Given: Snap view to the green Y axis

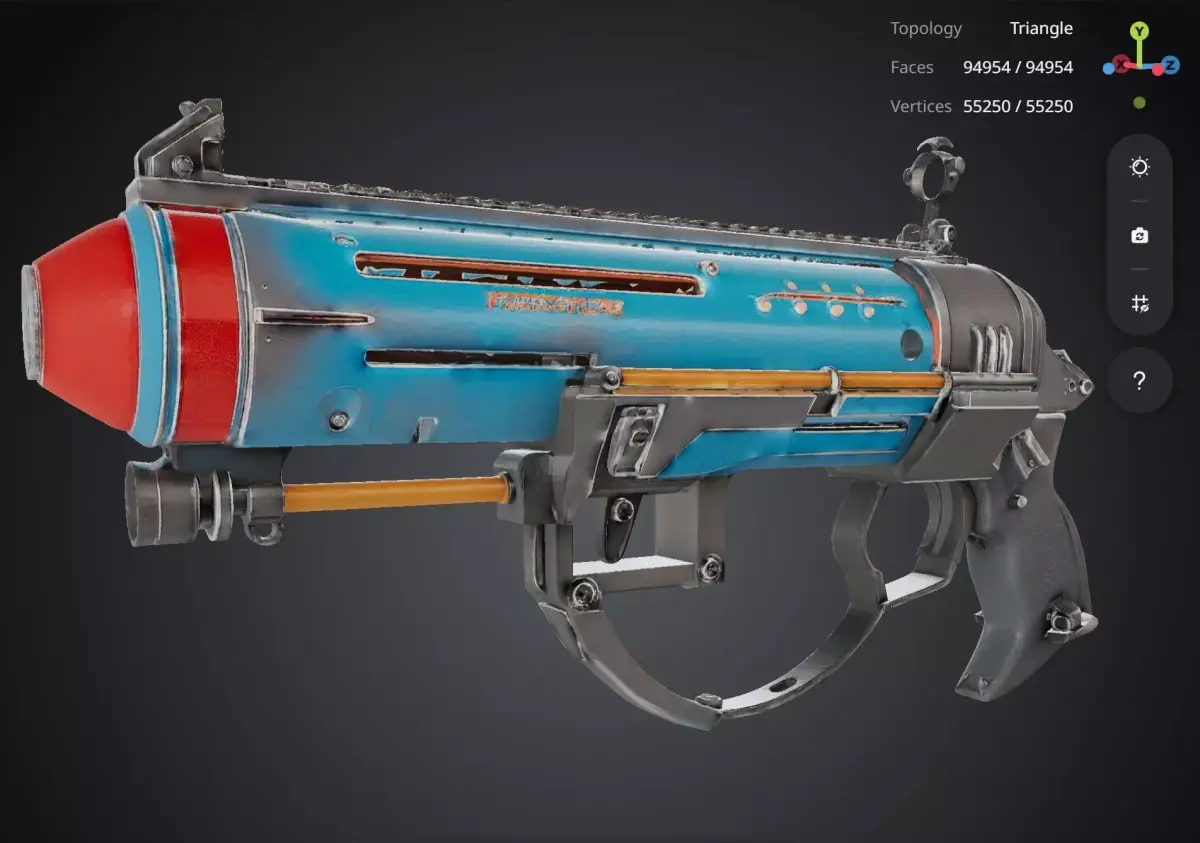Looking at the screenshot, I should point(1139,32).
